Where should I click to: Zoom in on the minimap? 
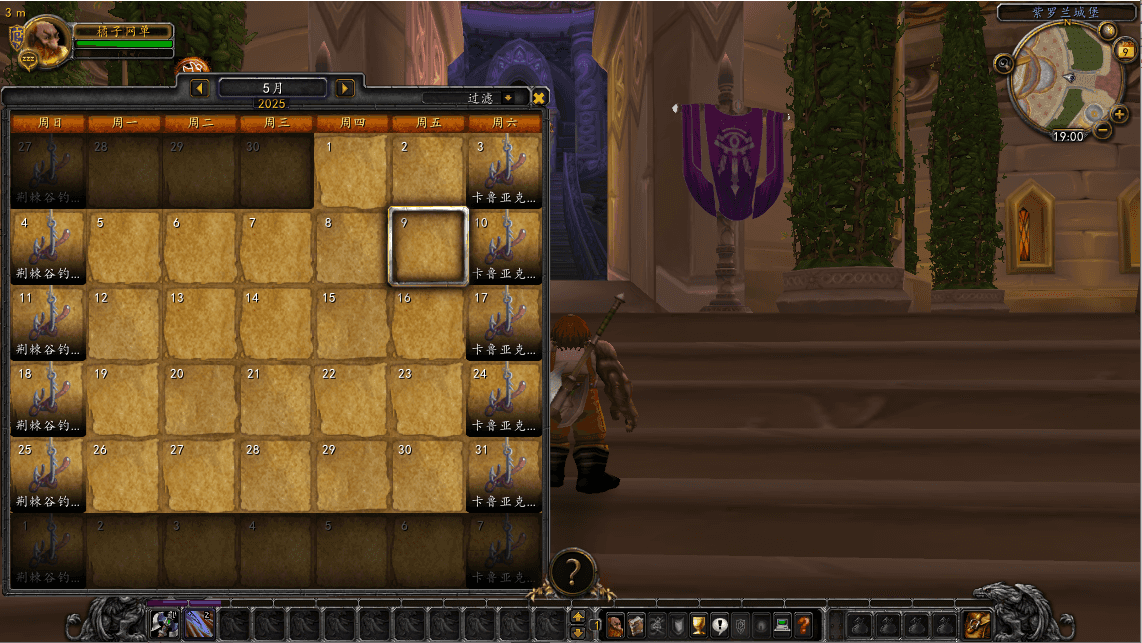pyautogui.click(x=1119, y=114)
